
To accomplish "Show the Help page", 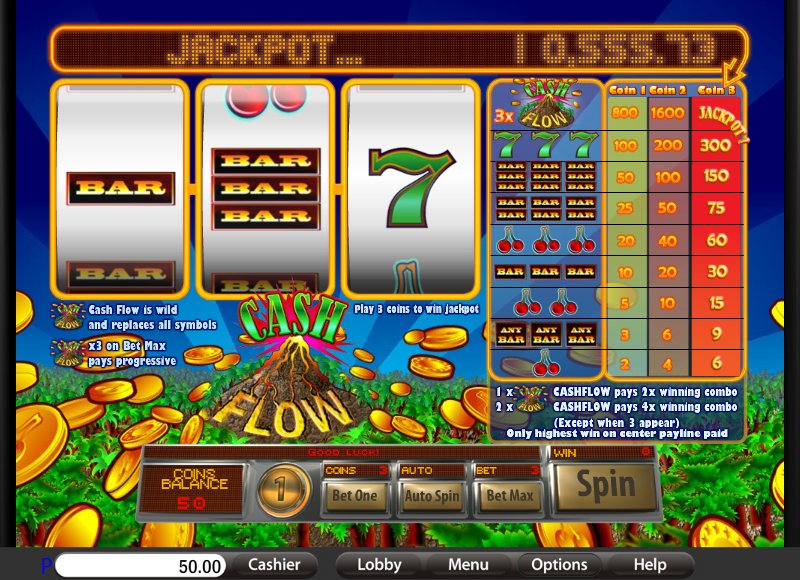I will (x=650, y=565).
